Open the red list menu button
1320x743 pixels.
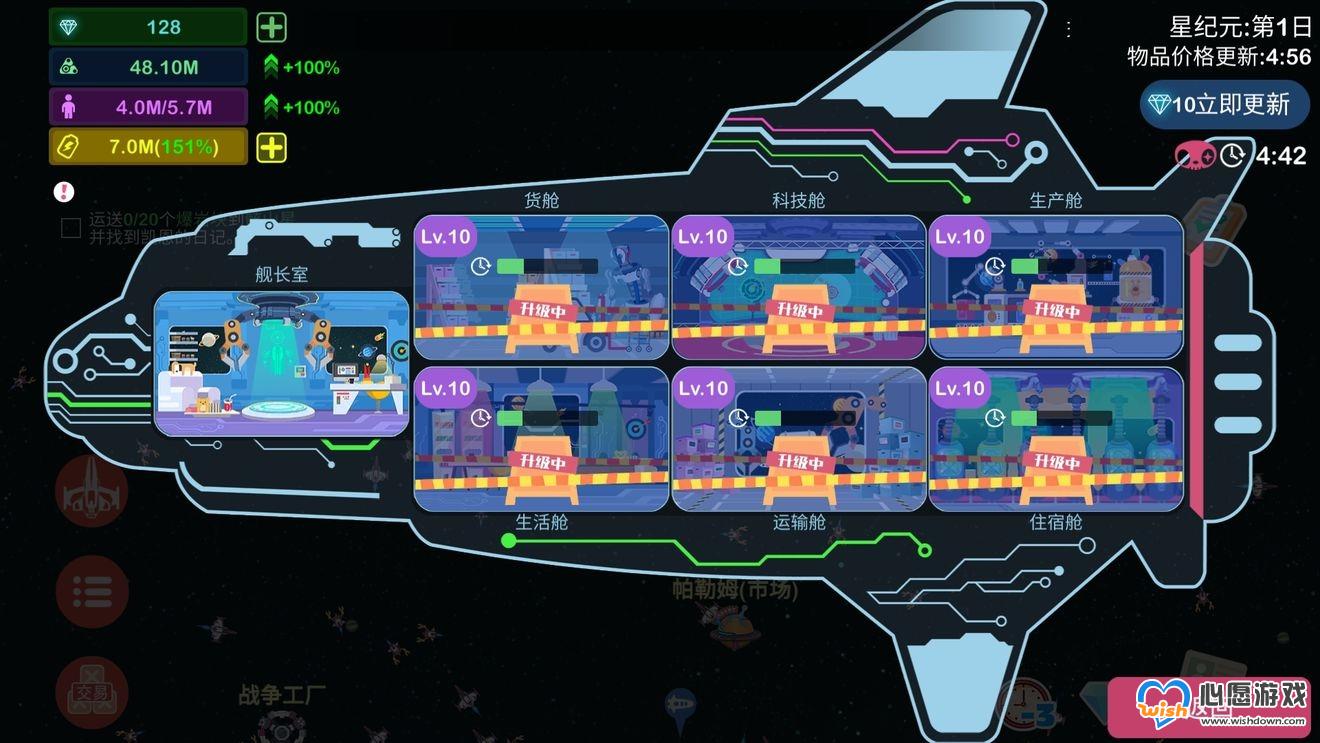tap(92, 591)
